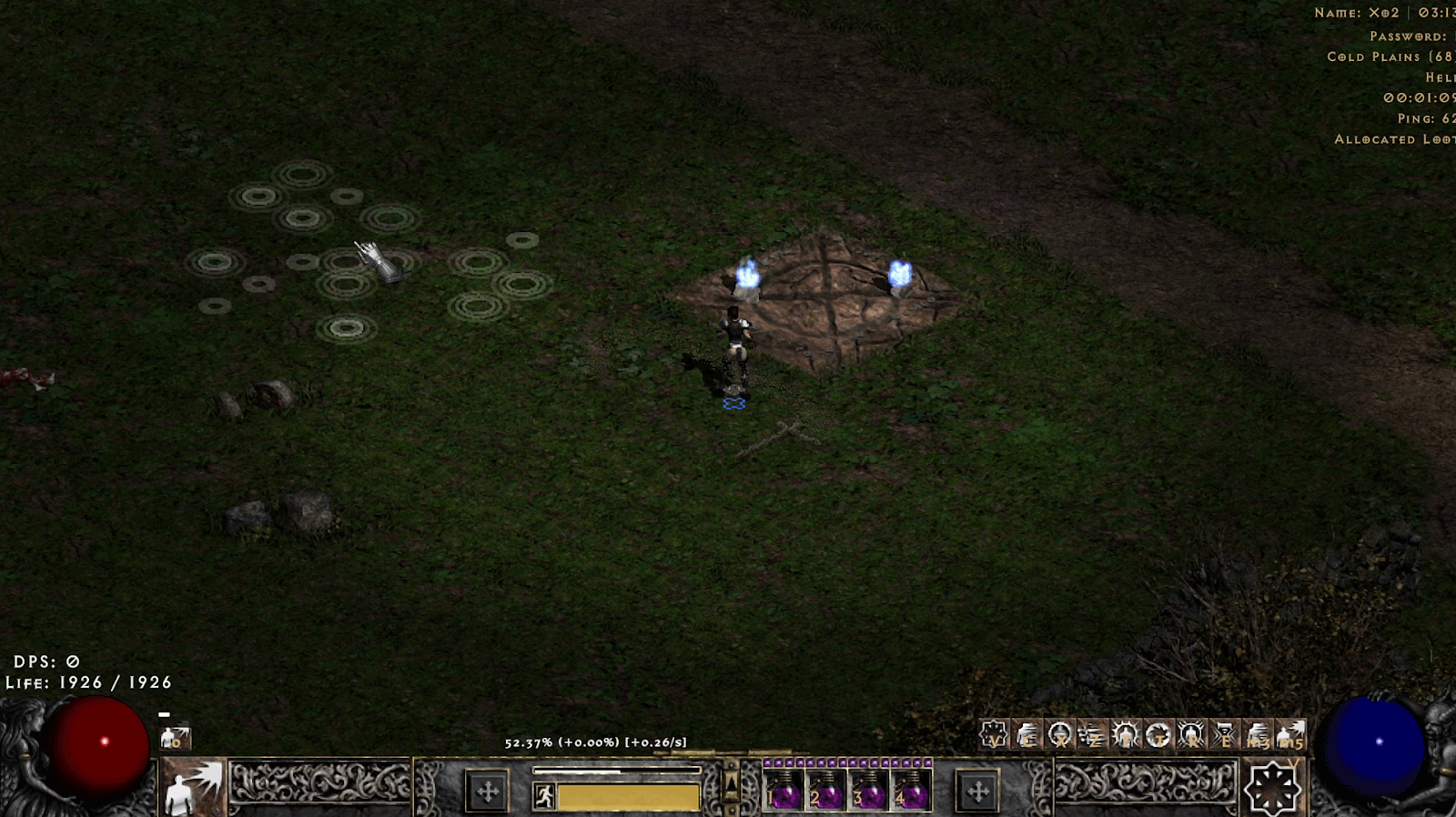Viewport: 1456px width, 817px height.
Task: Select the skill hotkey icon labeled C
Action: tap(1026, 734)
